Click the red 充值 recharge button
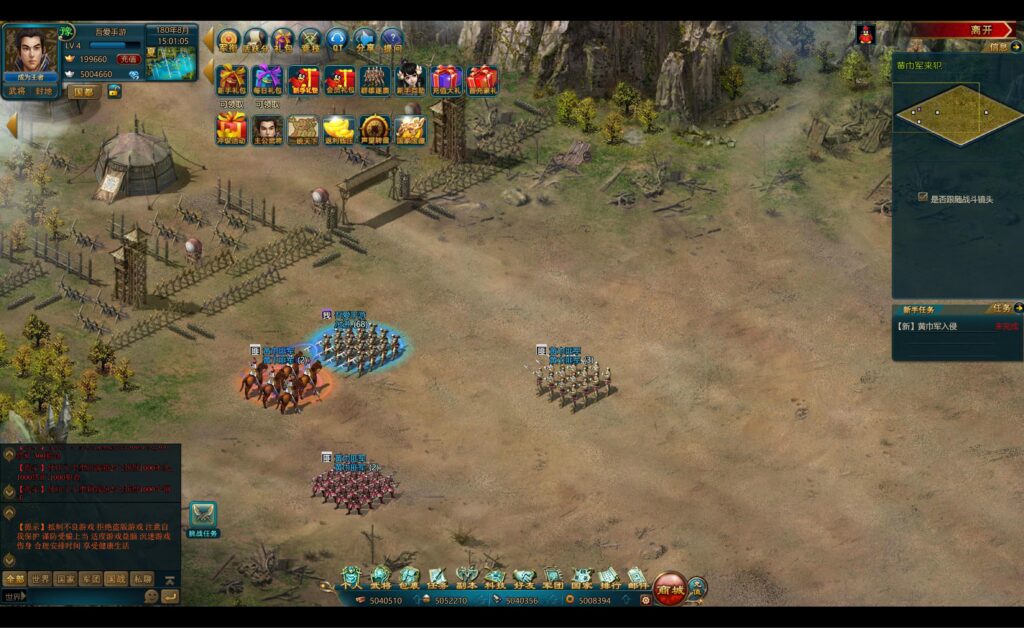 point(128,59)
